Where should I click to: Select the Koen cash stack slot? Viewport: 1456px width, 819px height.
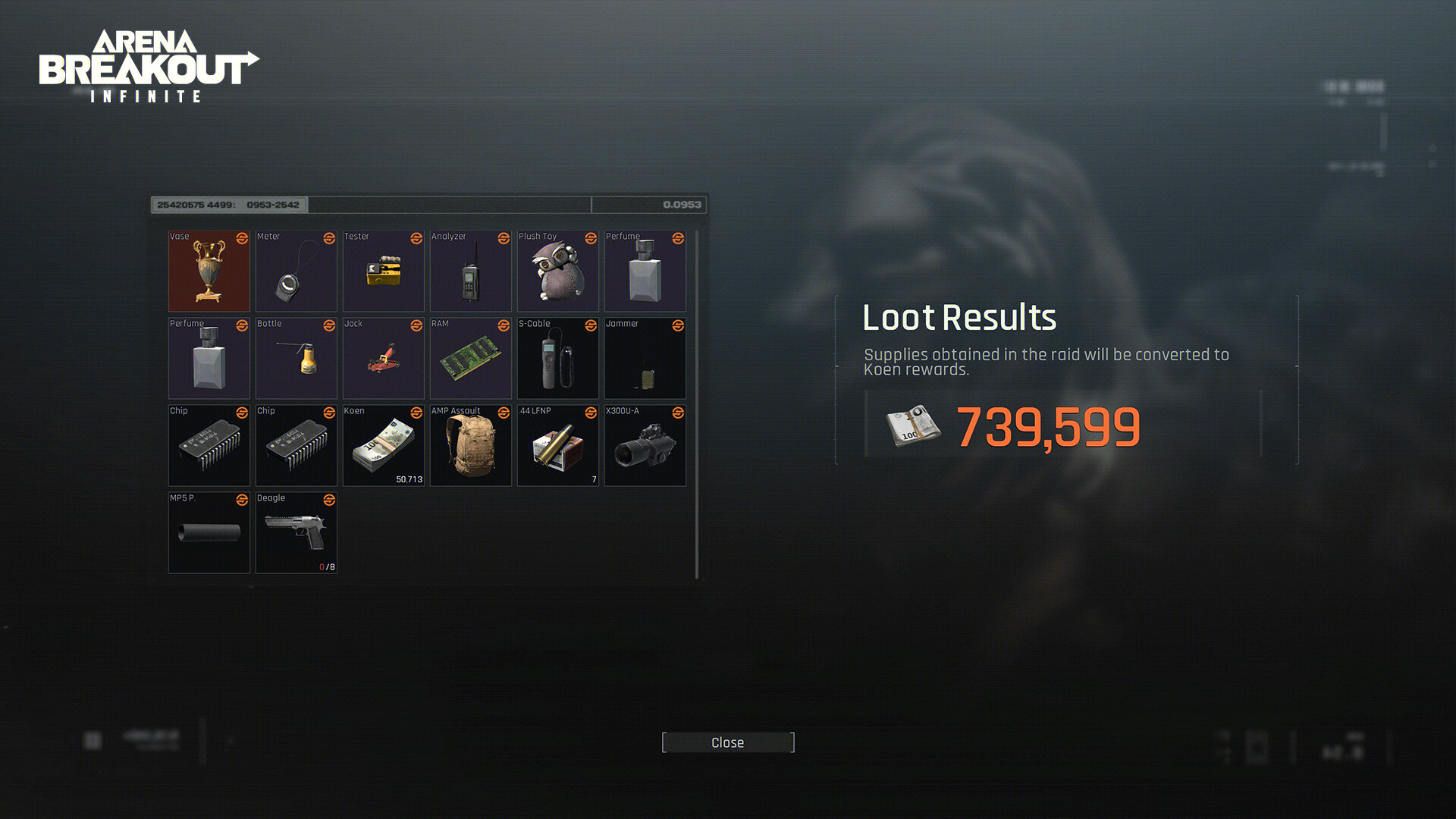(x=383, y=446)
